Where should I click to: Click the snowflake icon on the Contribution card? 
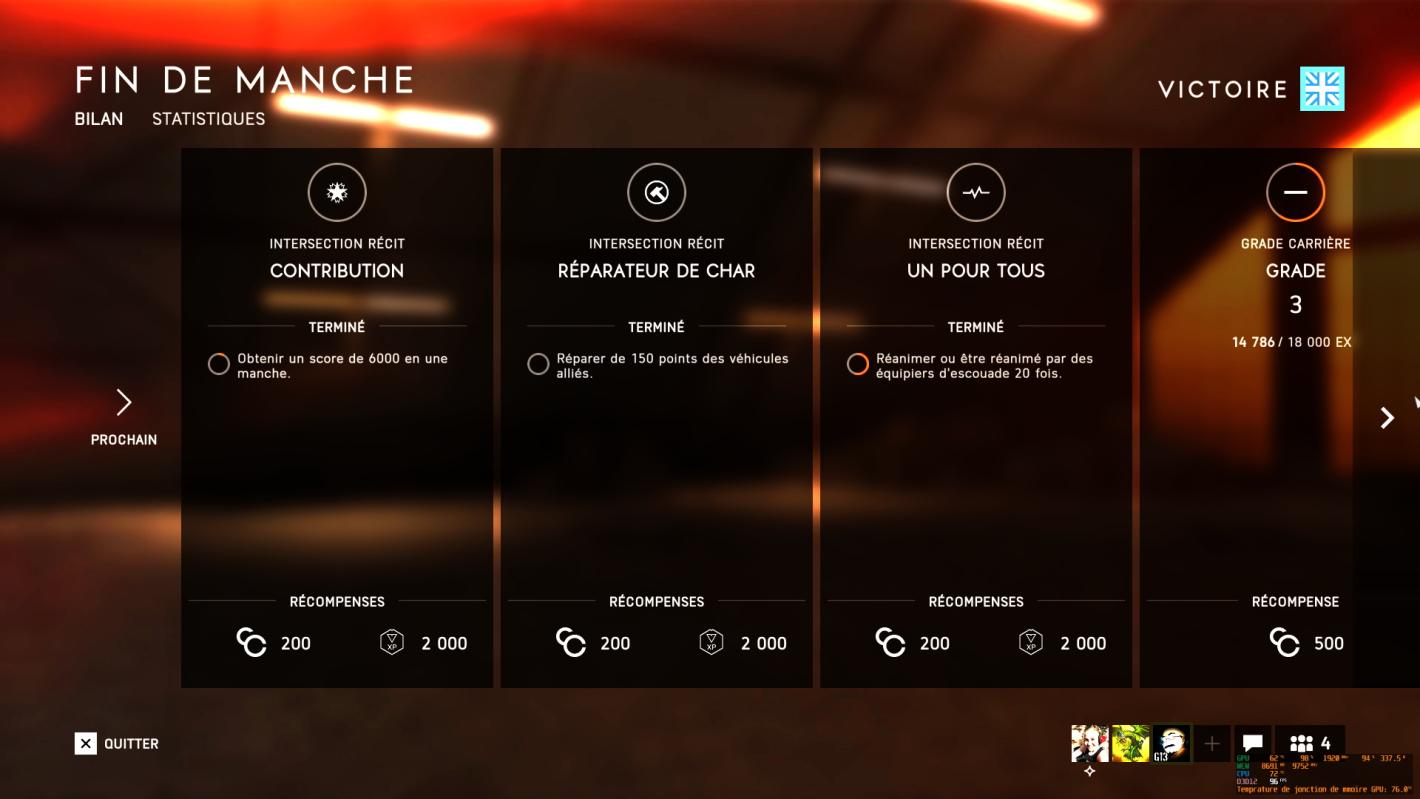click(337, 192)
